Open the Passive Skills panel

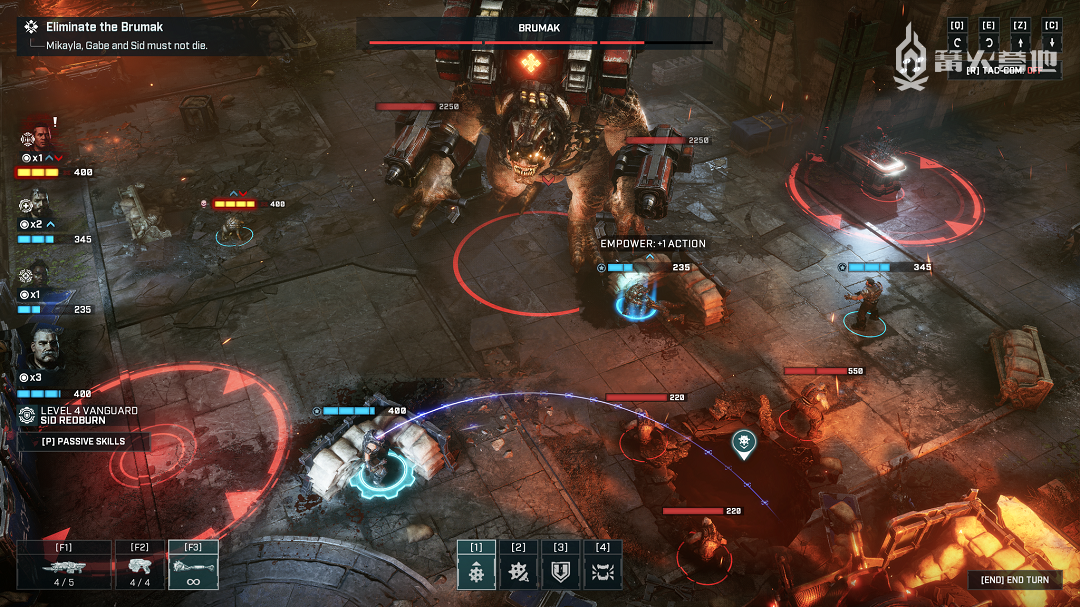pos(83,441)
